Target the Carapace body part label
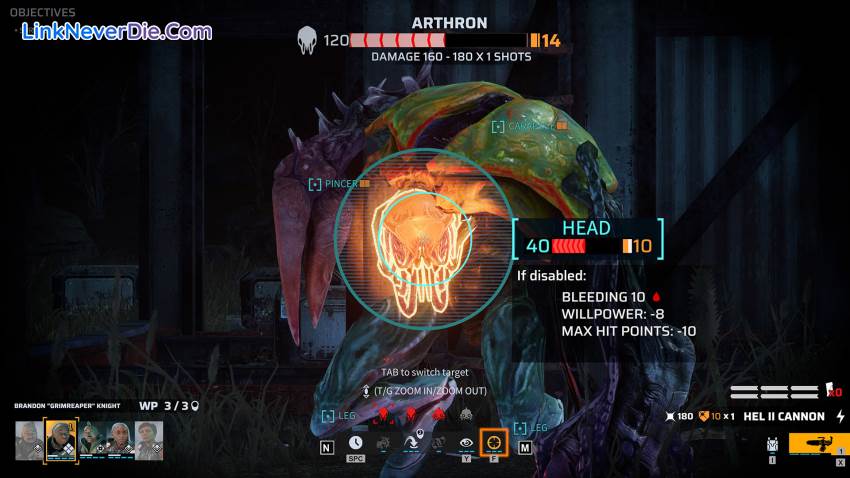The height and width of the screenshot is (478, 850). click(x=530, y=126)
